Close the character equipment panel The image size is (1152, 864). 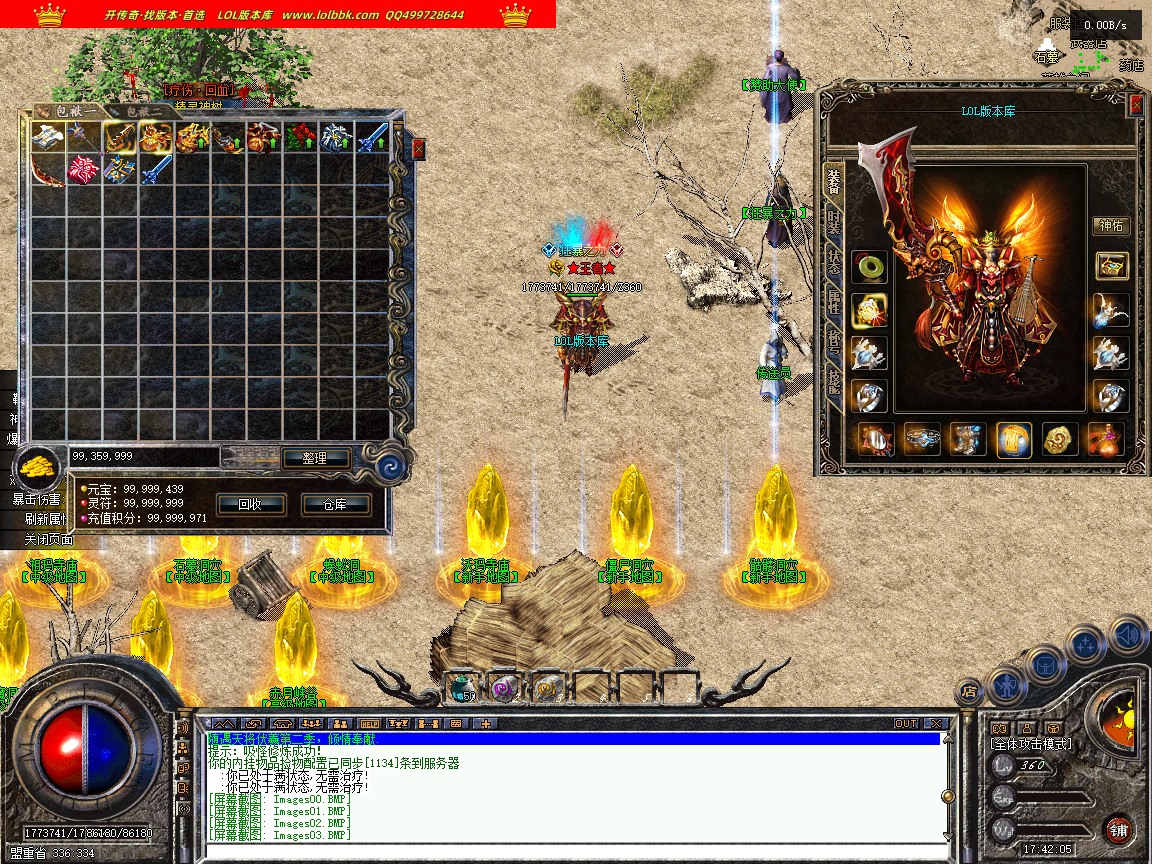pos(1135,105)
